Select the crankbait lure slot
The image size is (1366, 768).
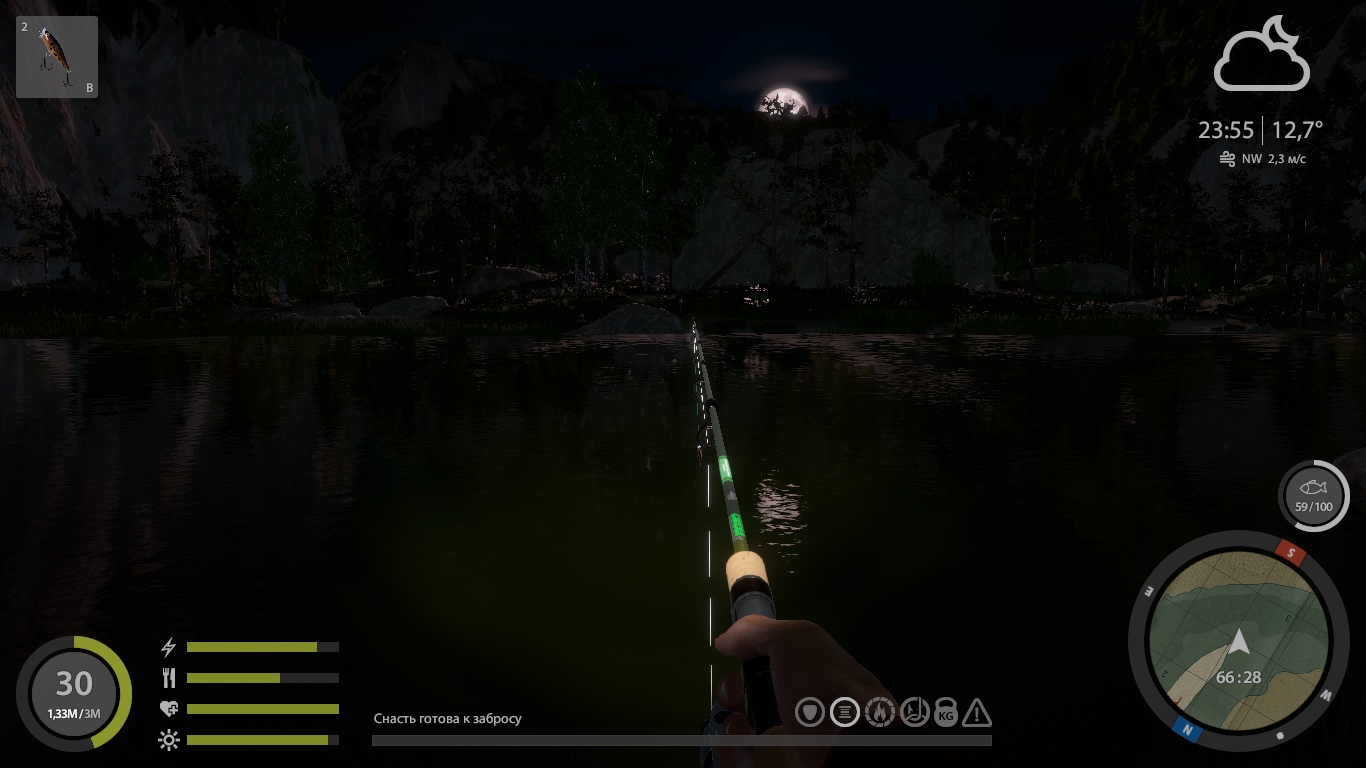pyautogui.click(x=57, y=57)
